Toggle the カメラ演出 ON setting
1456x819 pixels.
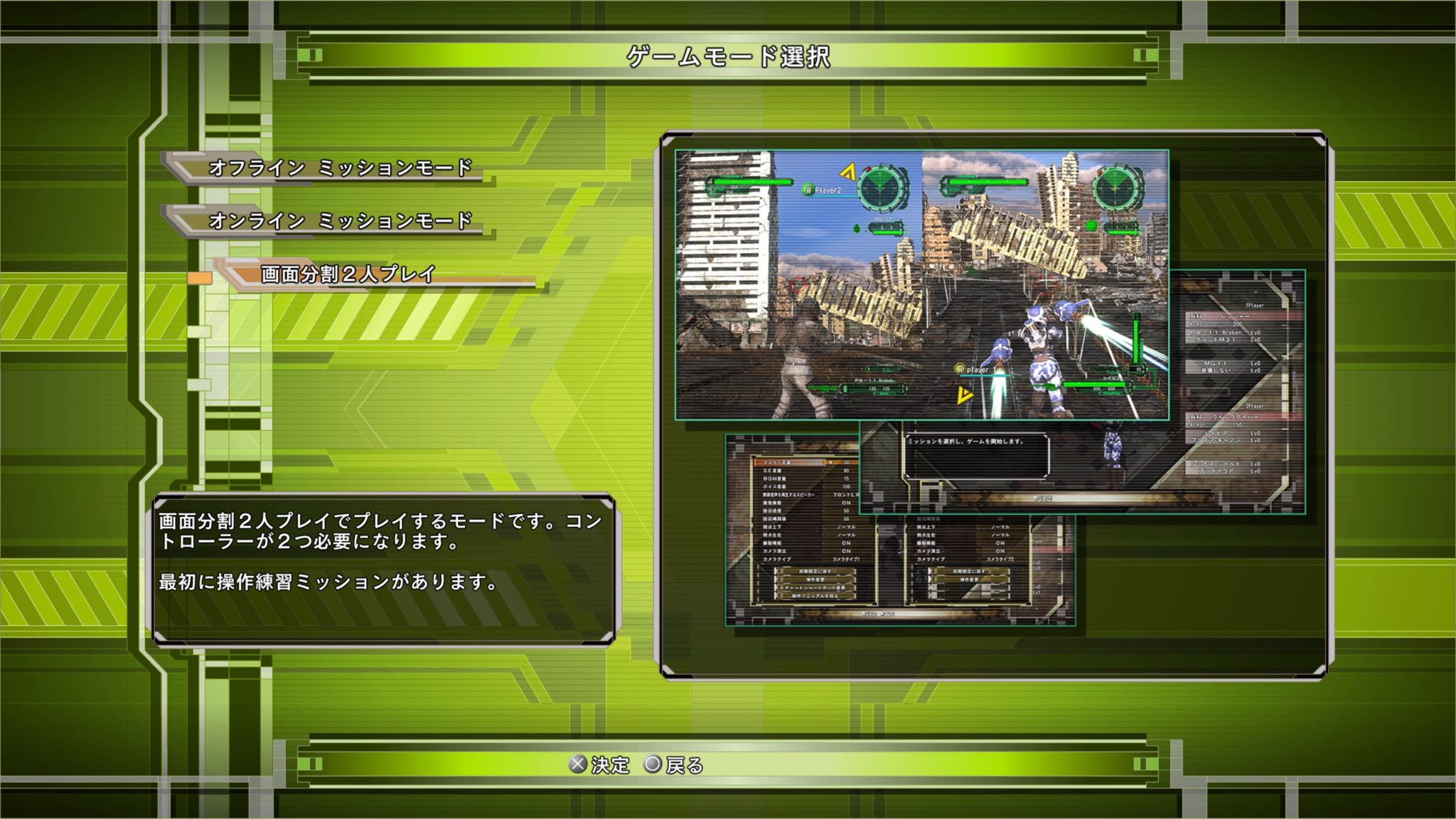[x=847, y=550]
